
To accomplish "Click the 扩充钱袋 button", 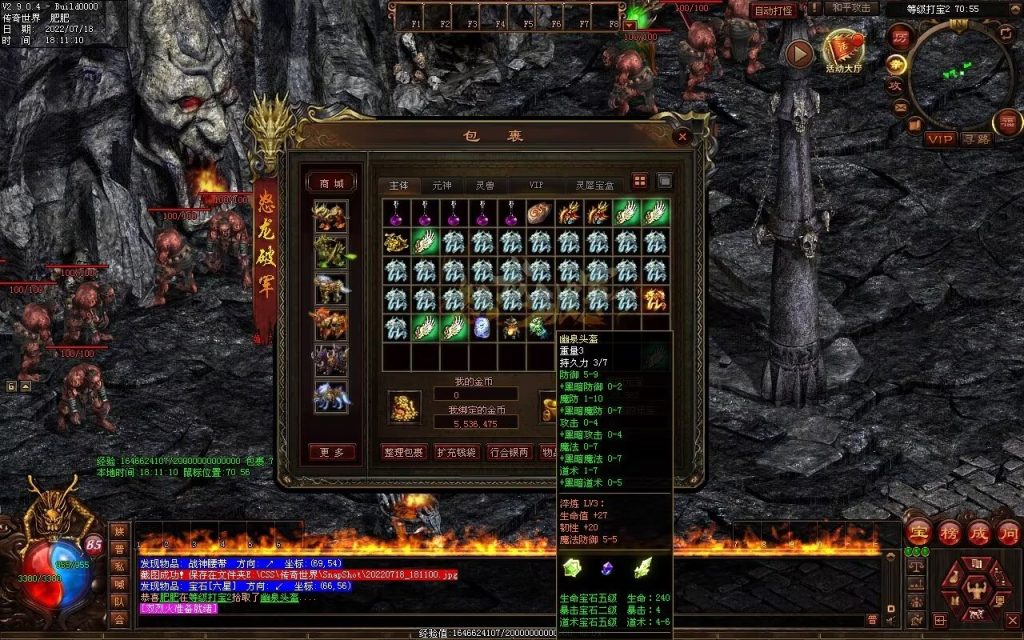I will coord(457,452).
